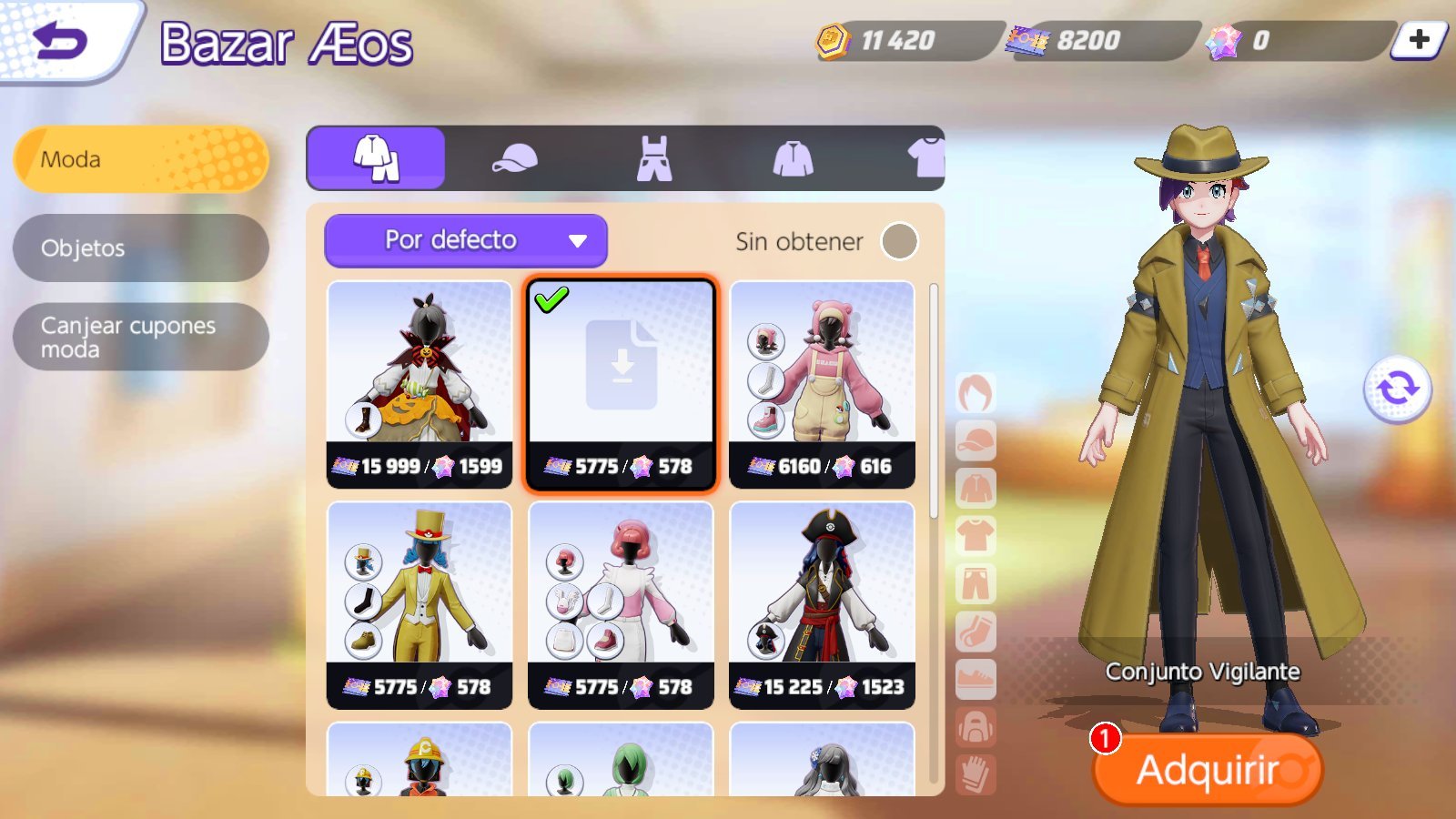Switch to the jacket clothing tab
This screenshot has width=1456, height=819.
click(x=793, y=158)
